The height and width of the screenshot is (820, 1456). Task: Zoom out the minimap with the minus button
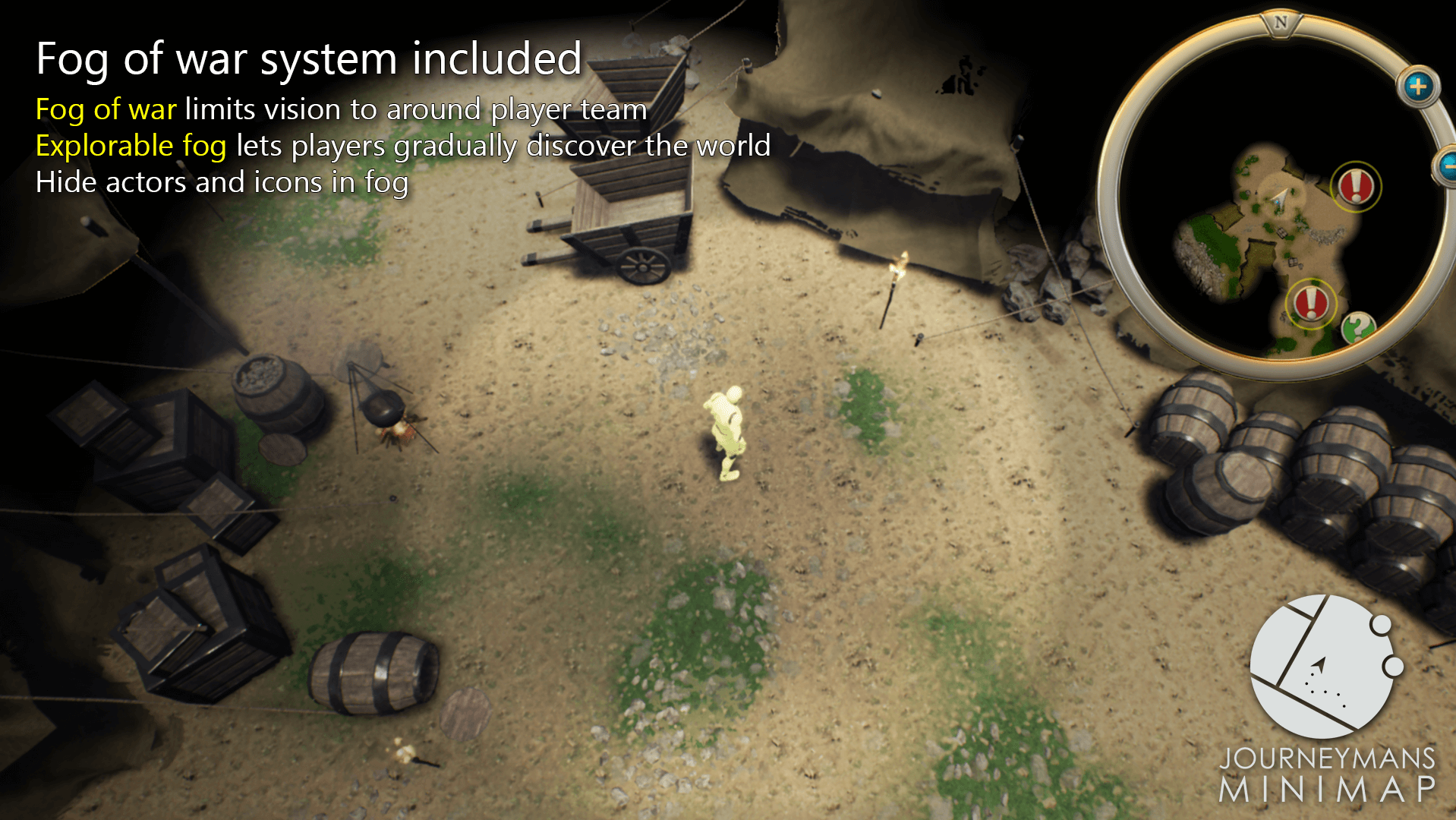tap(1448, 164)
